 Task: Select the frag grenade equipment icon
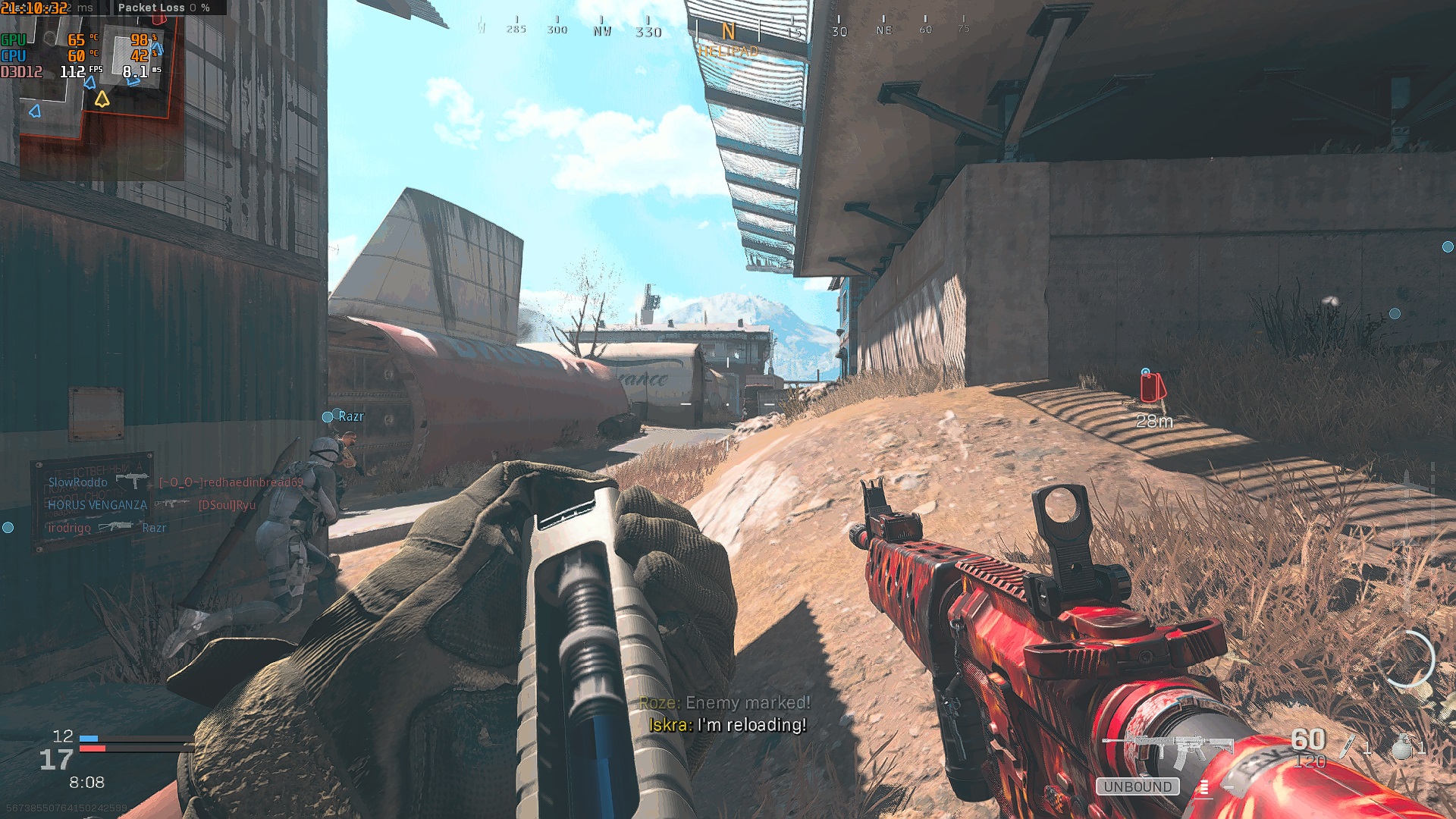point(1403,747)
